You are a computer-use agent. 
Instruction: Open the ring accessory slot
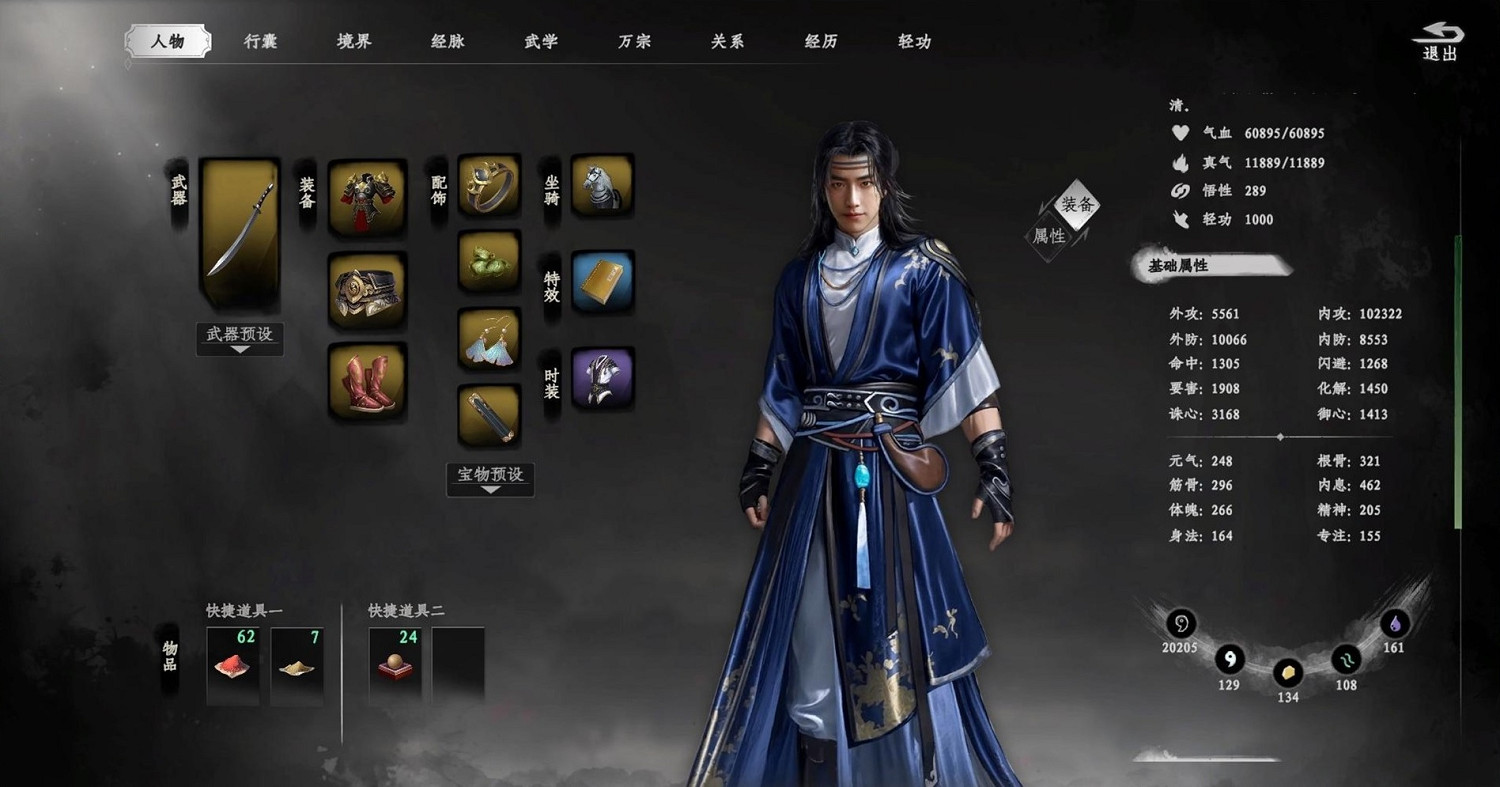[x=489, y=186]
